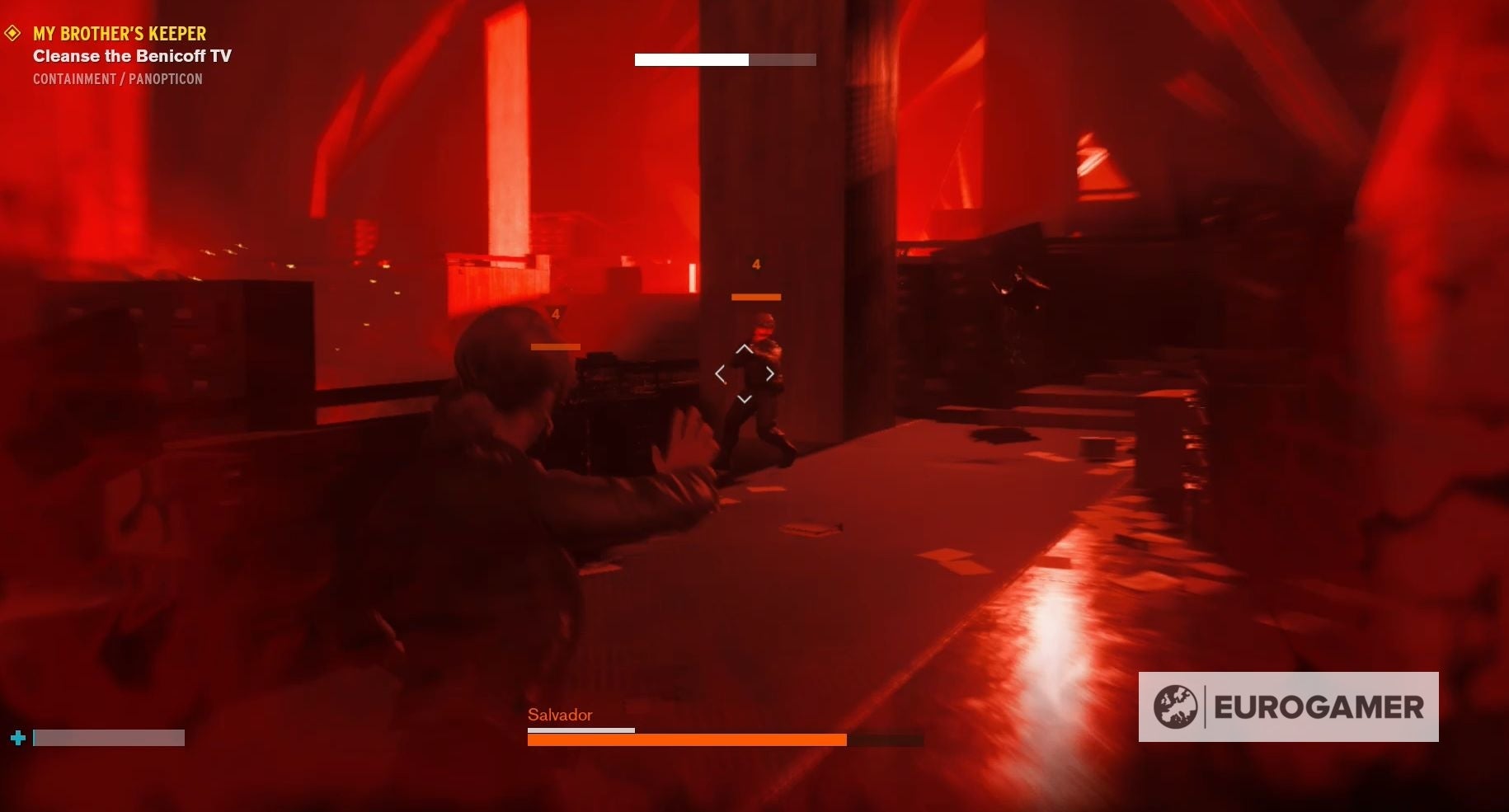1509x812 pixels.
Task: Click the Cleanse the Benicoff TV objective
Action: tap(132, 55)
